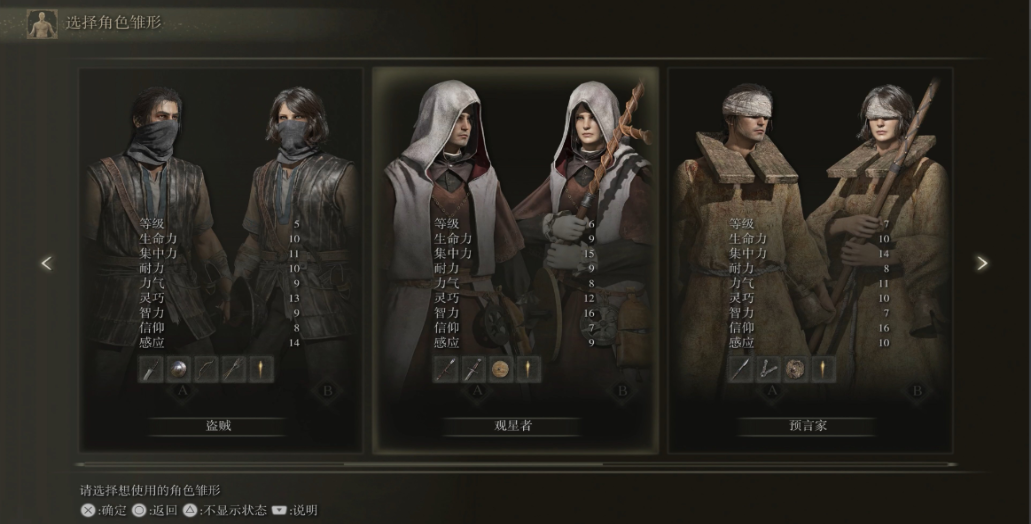
Task: Click the 盗贼 class name label
Action: (x=219, y=426)
